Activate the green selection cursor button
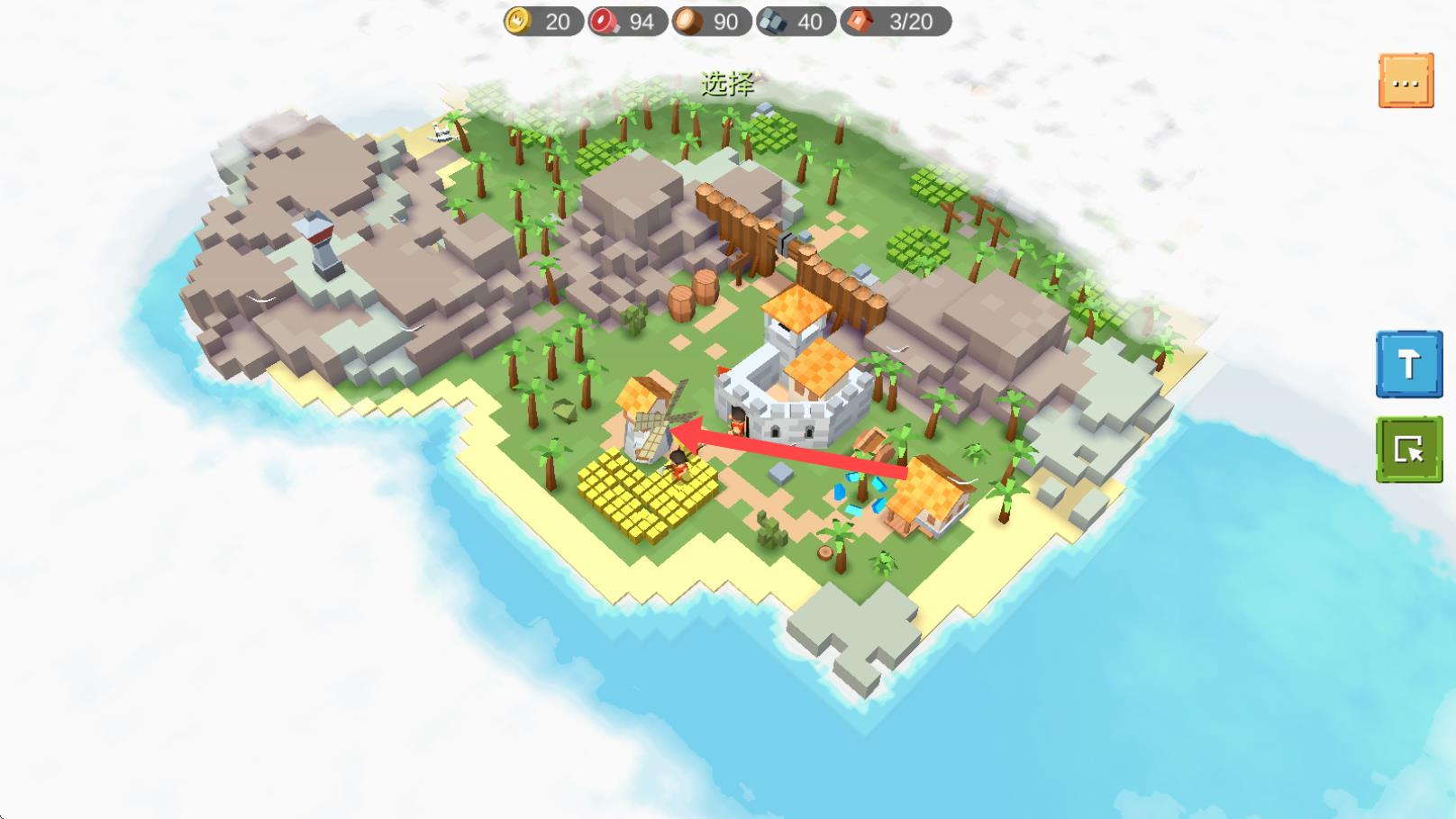The height and width of the screenshot is (819, 1456). [1408, 449]
